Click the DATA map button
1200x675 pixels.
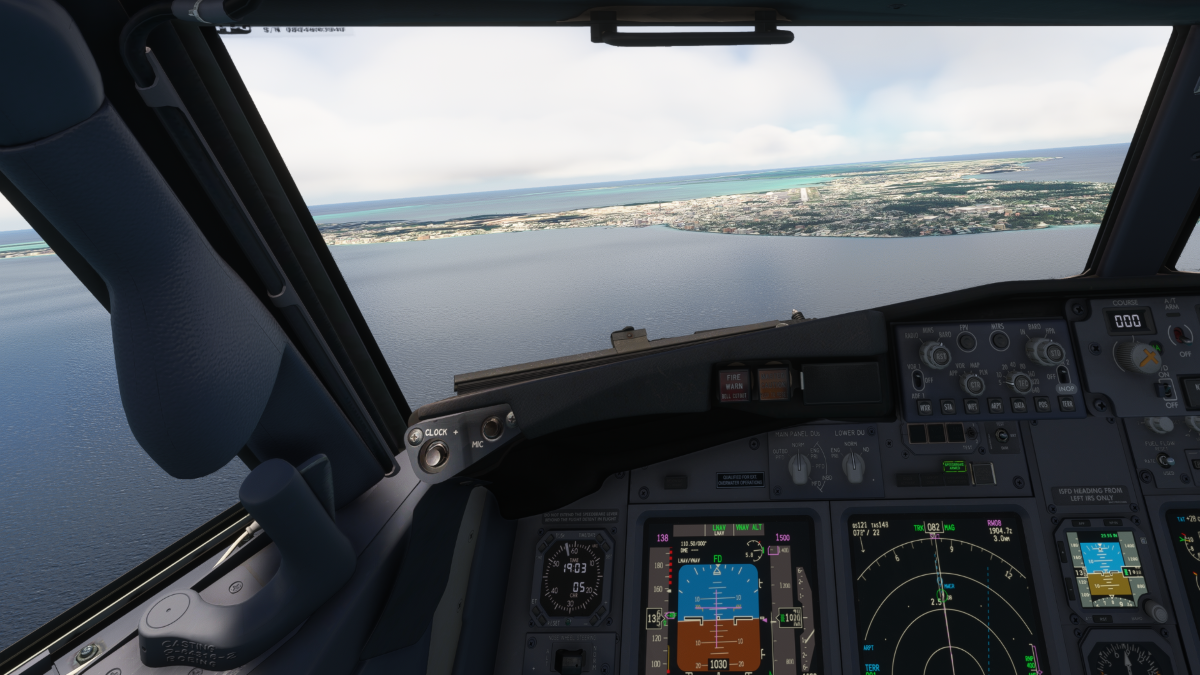1018,405
